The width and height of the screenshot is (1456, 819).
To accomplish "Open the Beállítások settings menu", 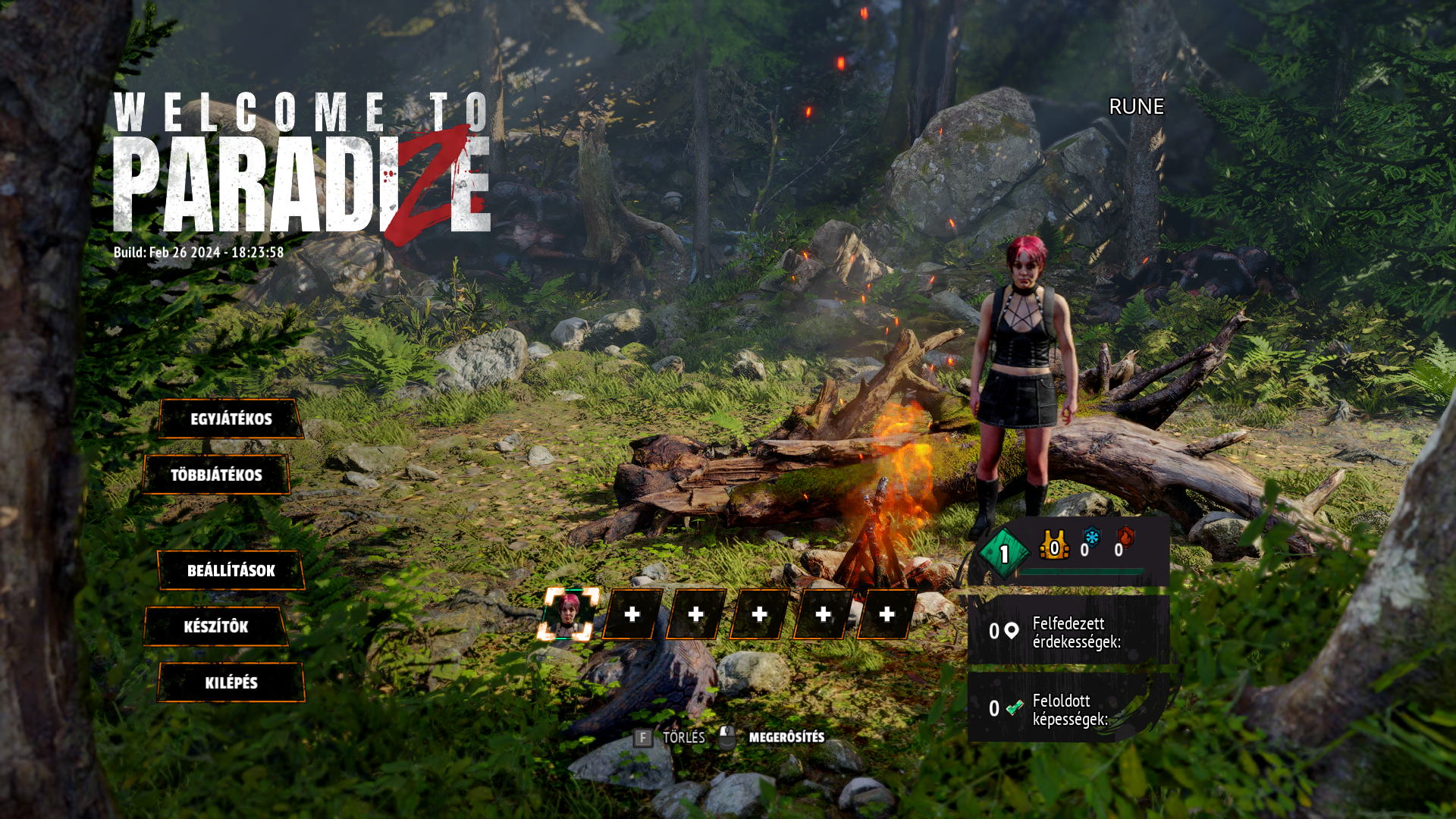I will click(231, 571).
